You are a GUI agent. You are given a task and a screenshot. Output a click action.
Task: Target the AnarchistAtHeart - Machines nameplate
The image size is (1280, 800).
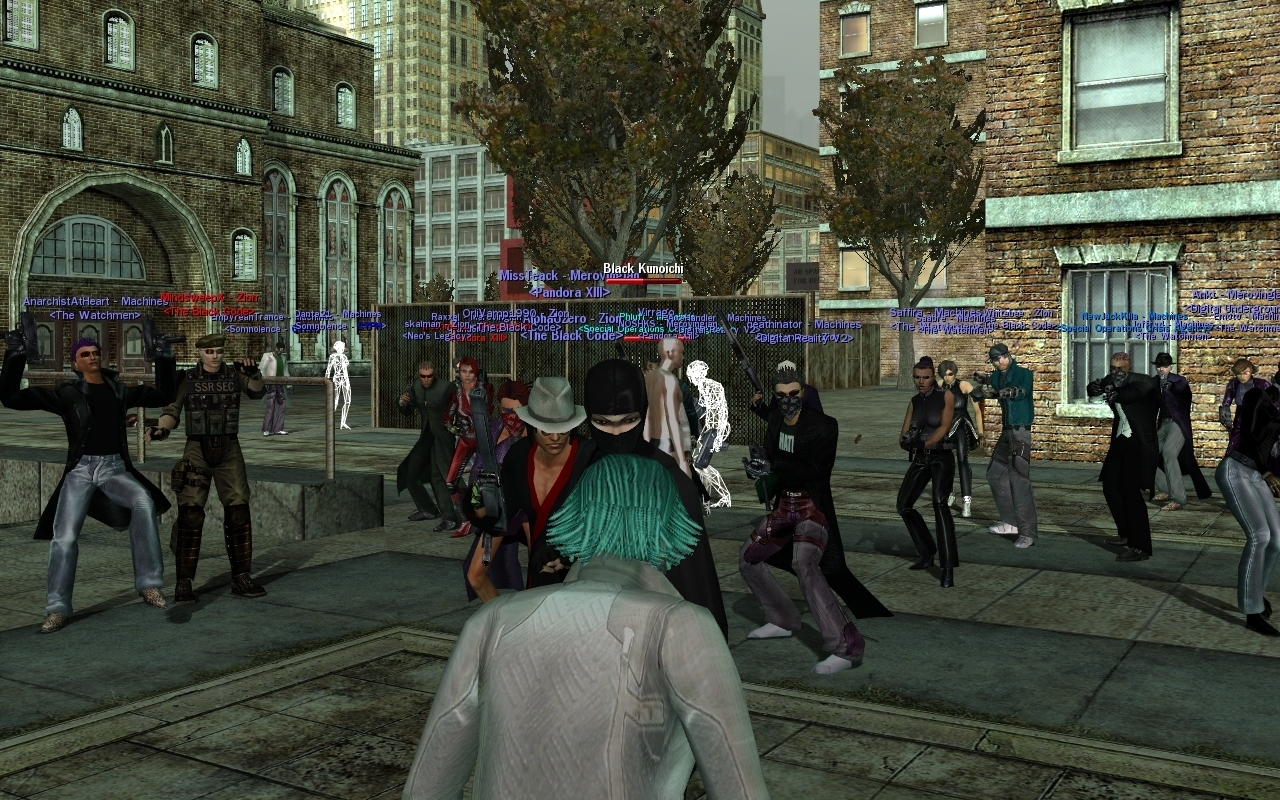pos(95,302)
